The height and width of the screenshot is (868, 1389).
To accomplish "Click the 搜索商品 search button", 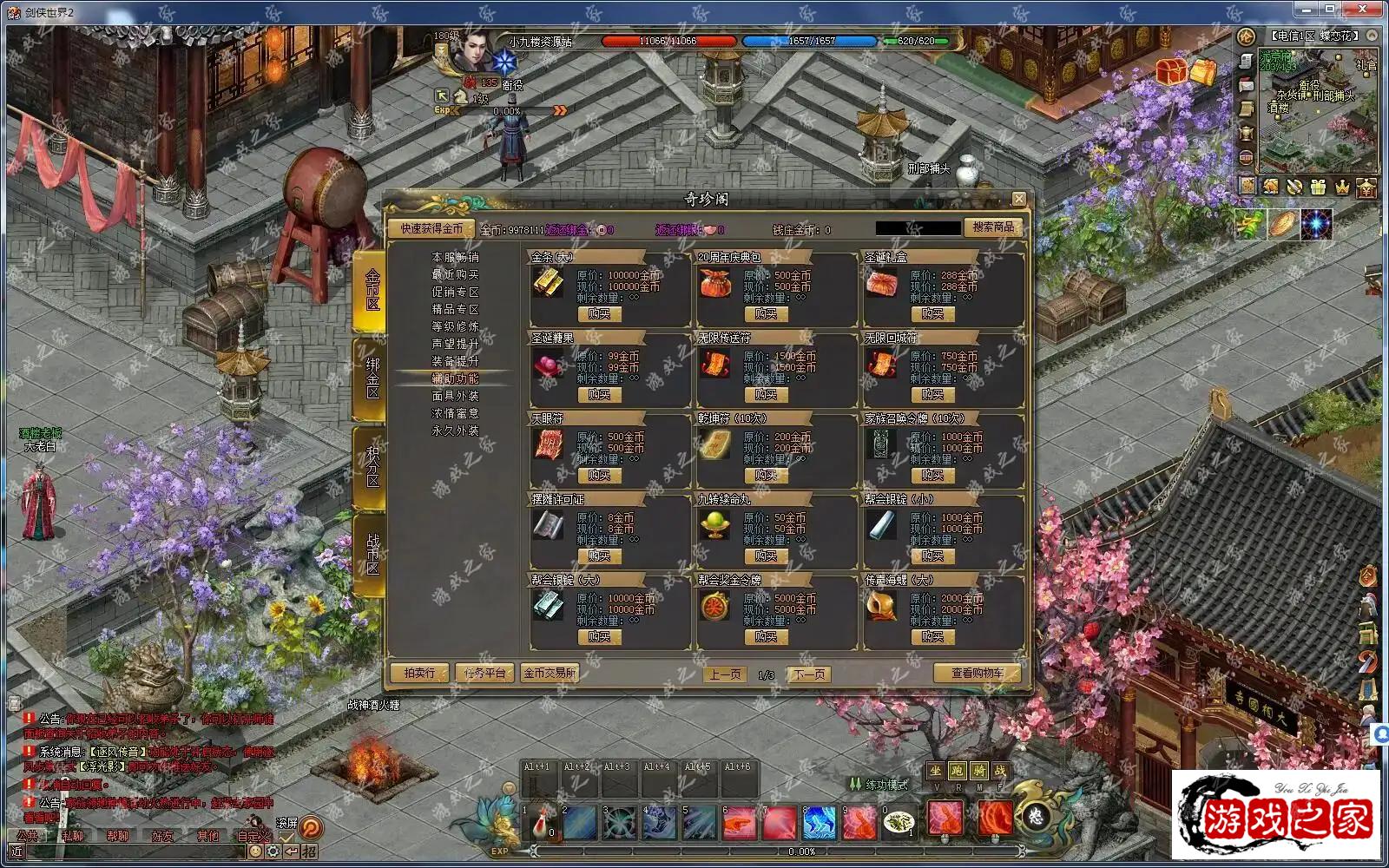I will (x=993, y=227).
